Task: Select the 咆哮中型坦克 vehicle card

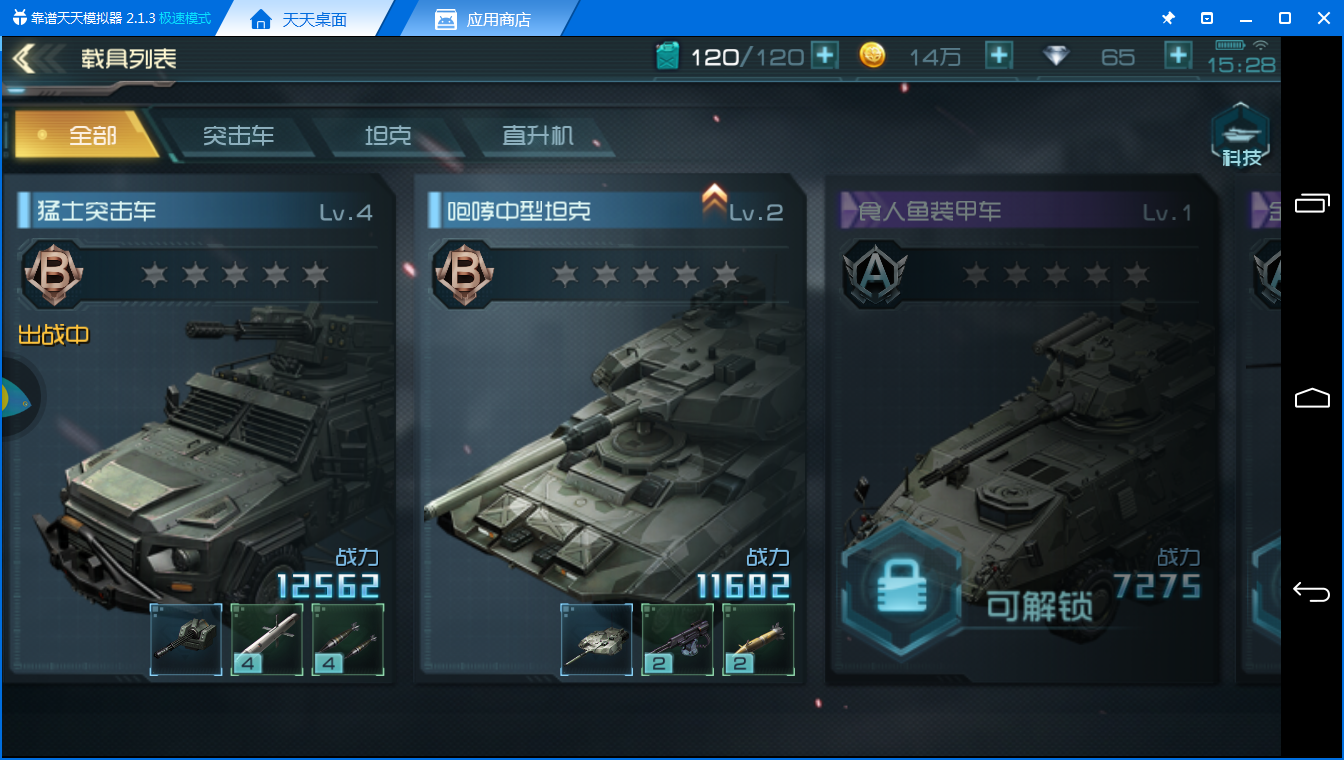Action: tap(610, 420)
